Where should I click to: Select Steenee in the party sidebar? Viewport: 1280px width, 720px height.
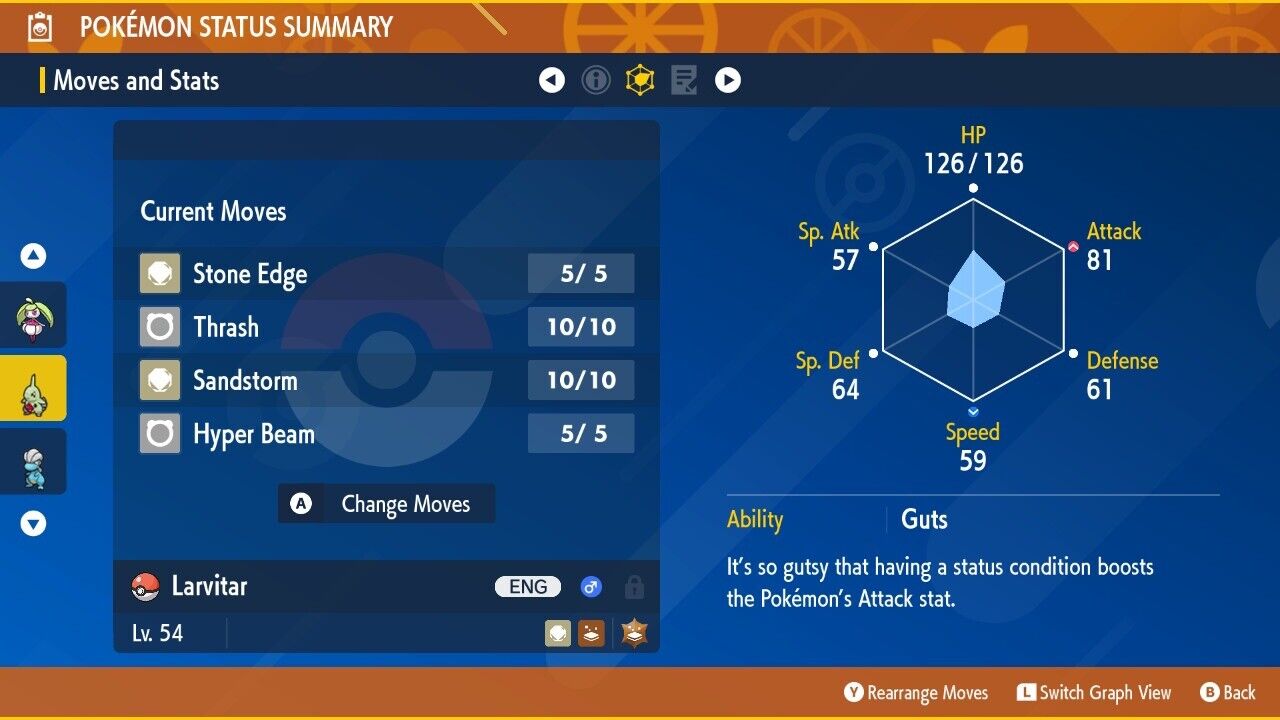click(x=34, y=316)
